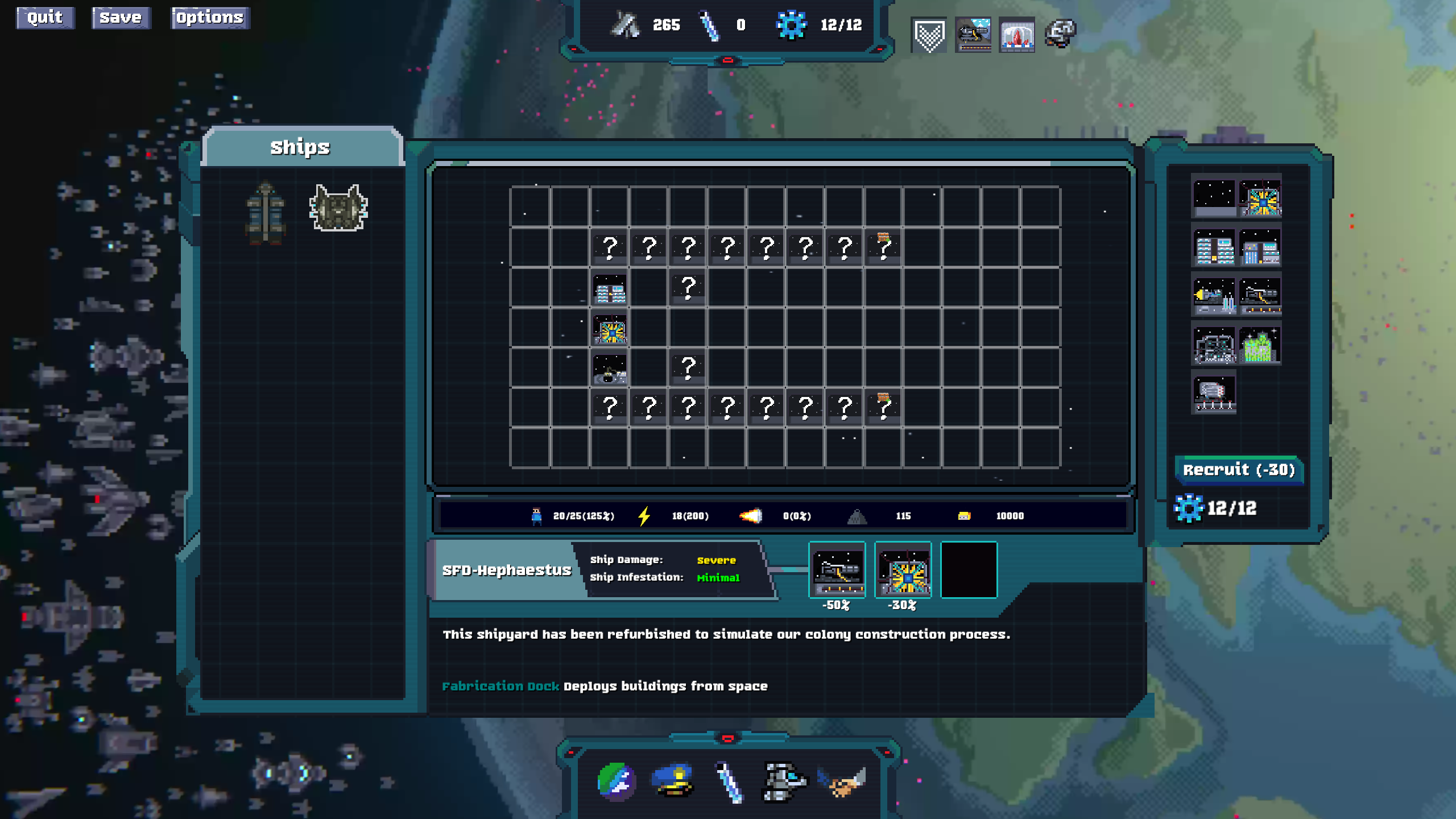The height and width of the screenshot is (819, 1456).
Task: Quit the game
Action: click(45, 18)
